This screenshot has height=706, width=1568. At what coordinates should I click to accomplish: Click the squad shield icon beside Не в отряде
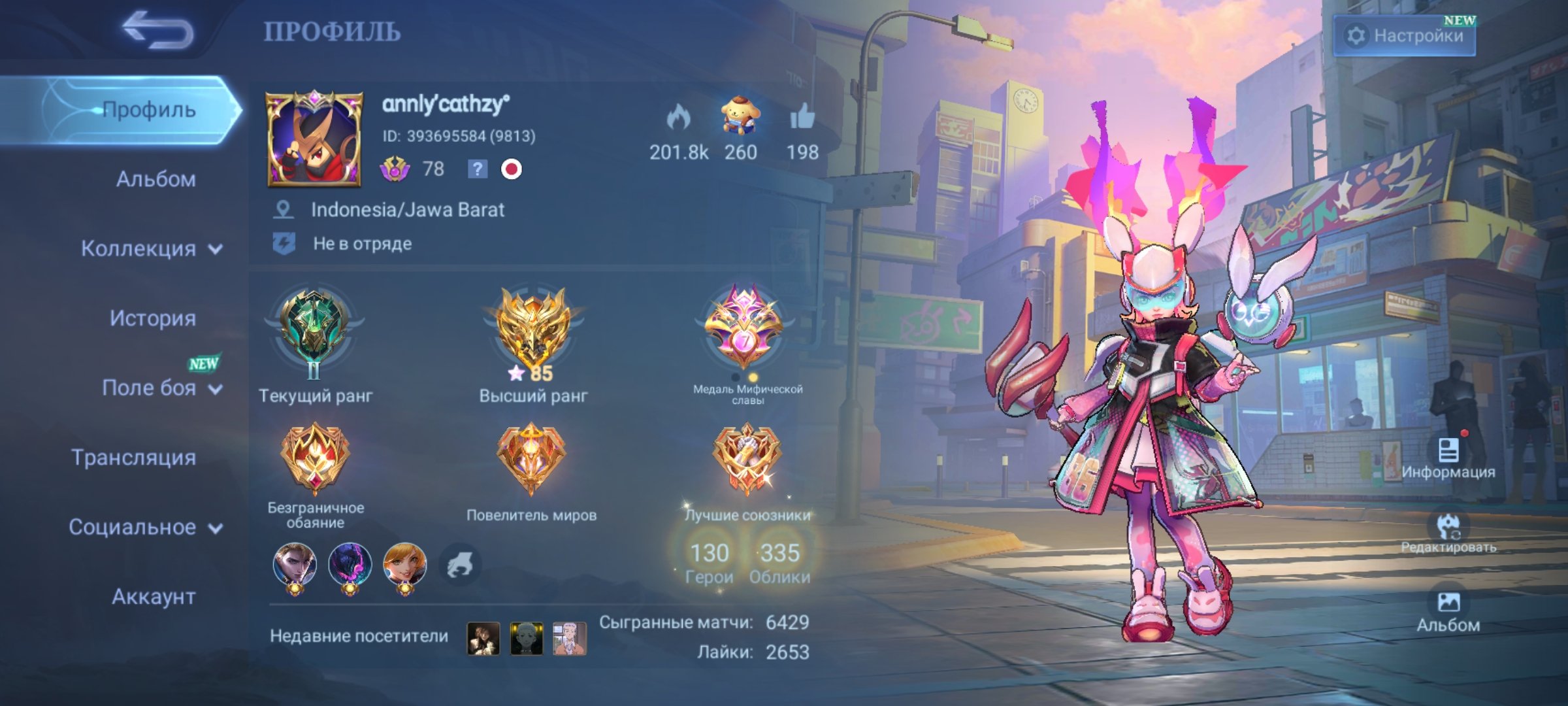[x=284, y=243]
